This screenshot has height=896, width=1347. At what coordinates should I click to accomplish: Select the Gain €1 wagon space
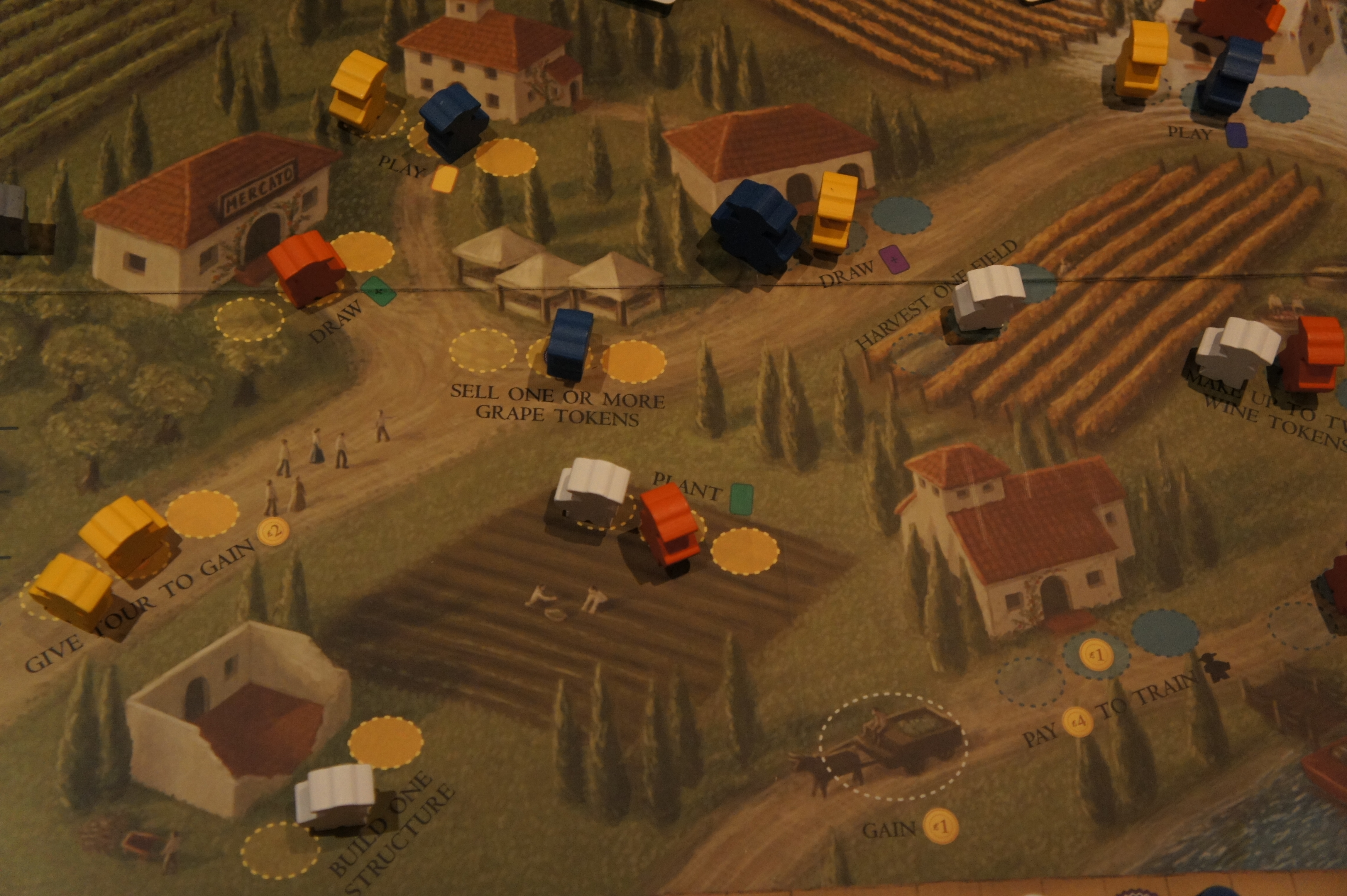(892, 746)
